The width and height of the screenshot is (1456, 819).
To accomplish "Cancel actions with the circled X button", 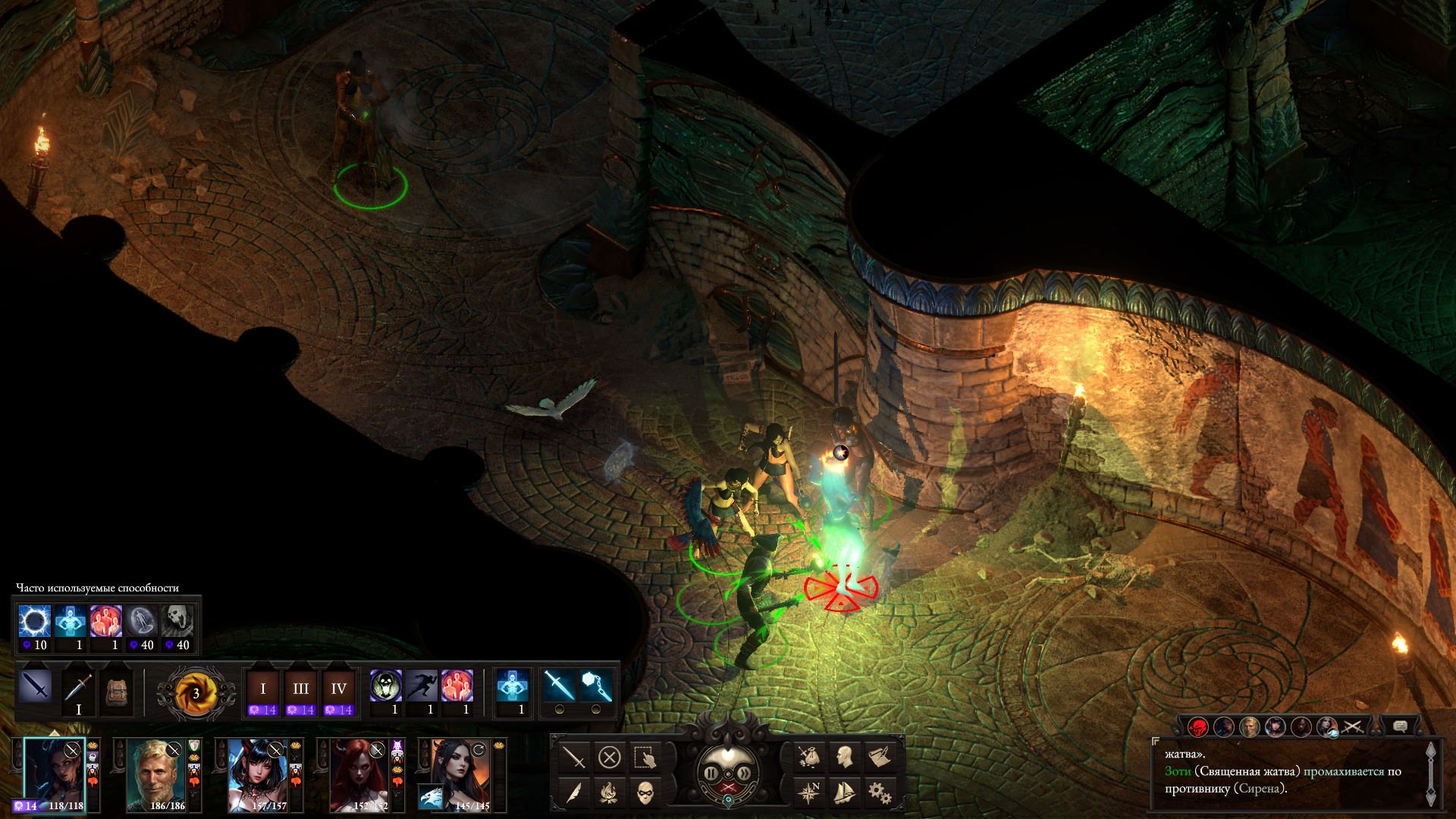I will coord(609,757).
